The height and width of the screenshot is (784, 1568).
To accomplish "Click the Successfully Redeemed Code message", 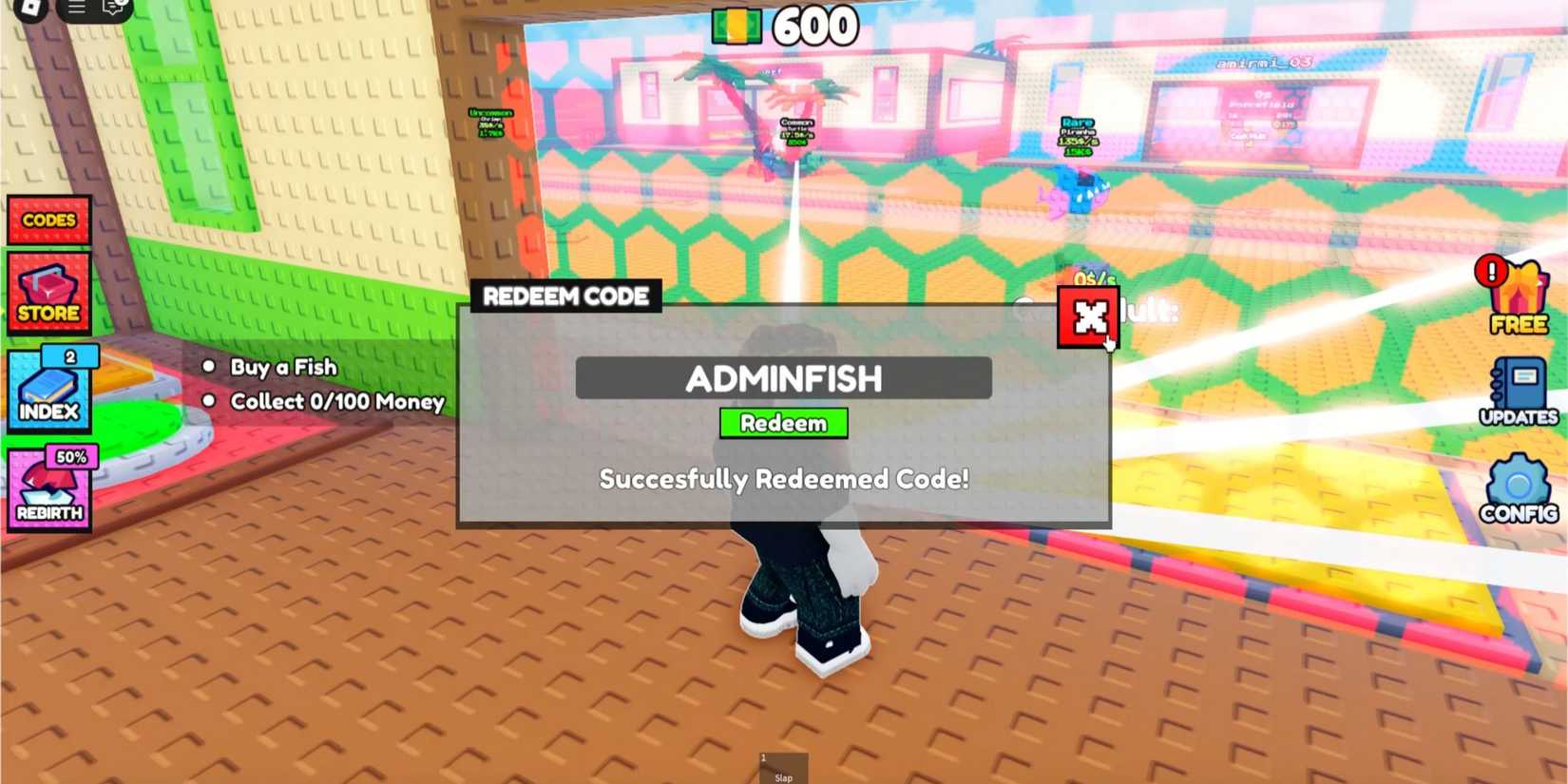I will click(783, 481).
